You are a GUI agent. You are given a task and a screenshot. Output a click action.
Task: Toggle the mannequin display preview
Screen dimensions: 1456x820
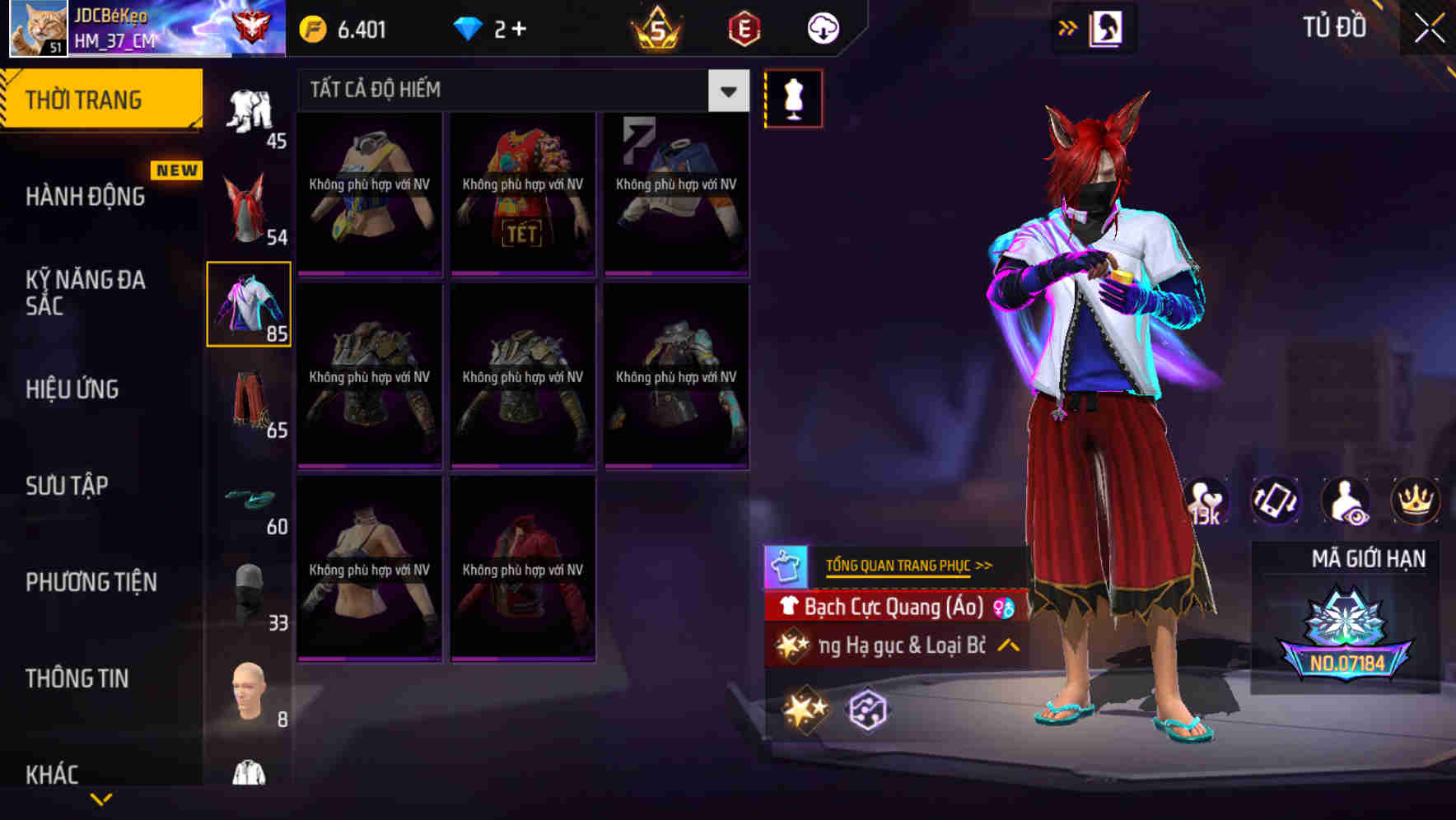pyautogui.click(x=793, y=97)
